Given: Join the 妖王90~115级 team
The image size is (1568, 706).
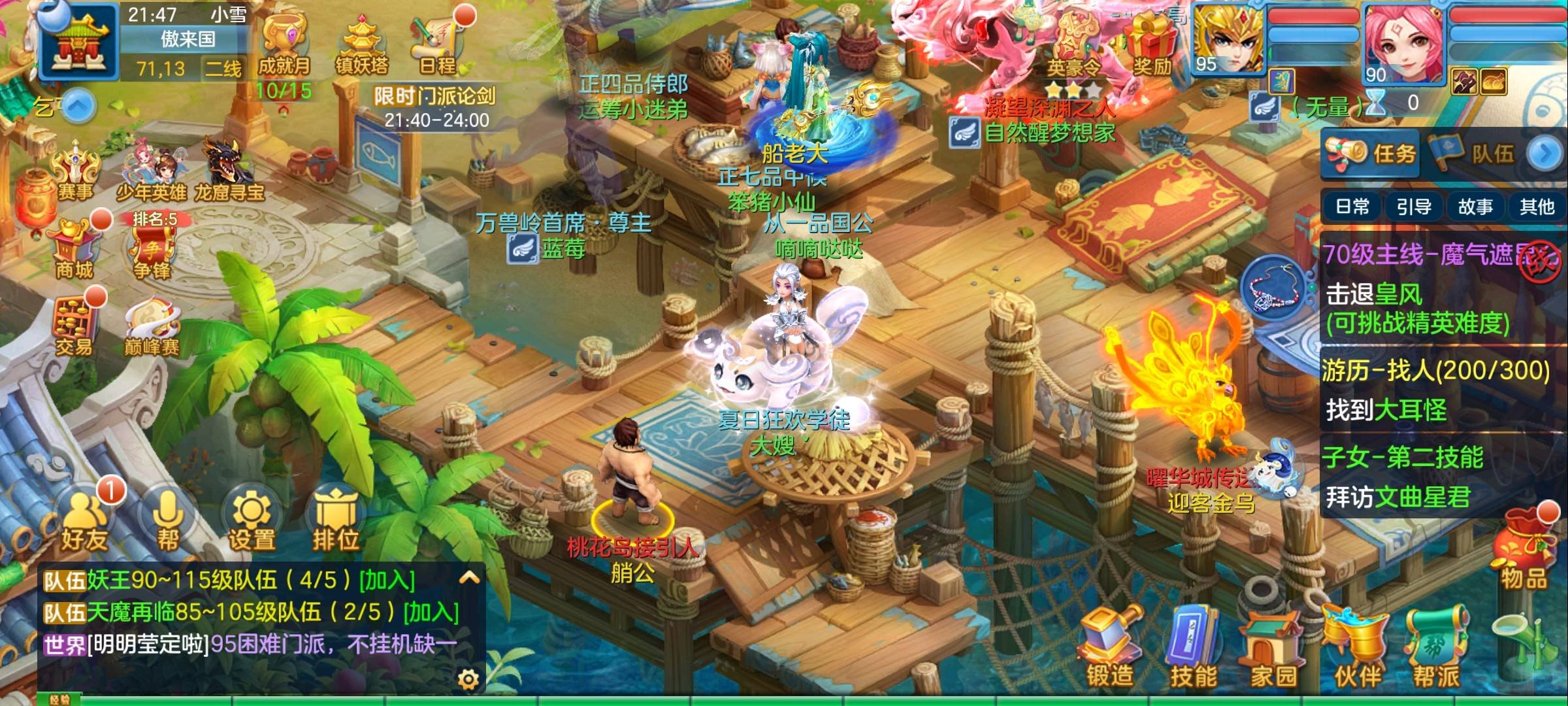Looking at the screenshot, I should pos(387,580).
